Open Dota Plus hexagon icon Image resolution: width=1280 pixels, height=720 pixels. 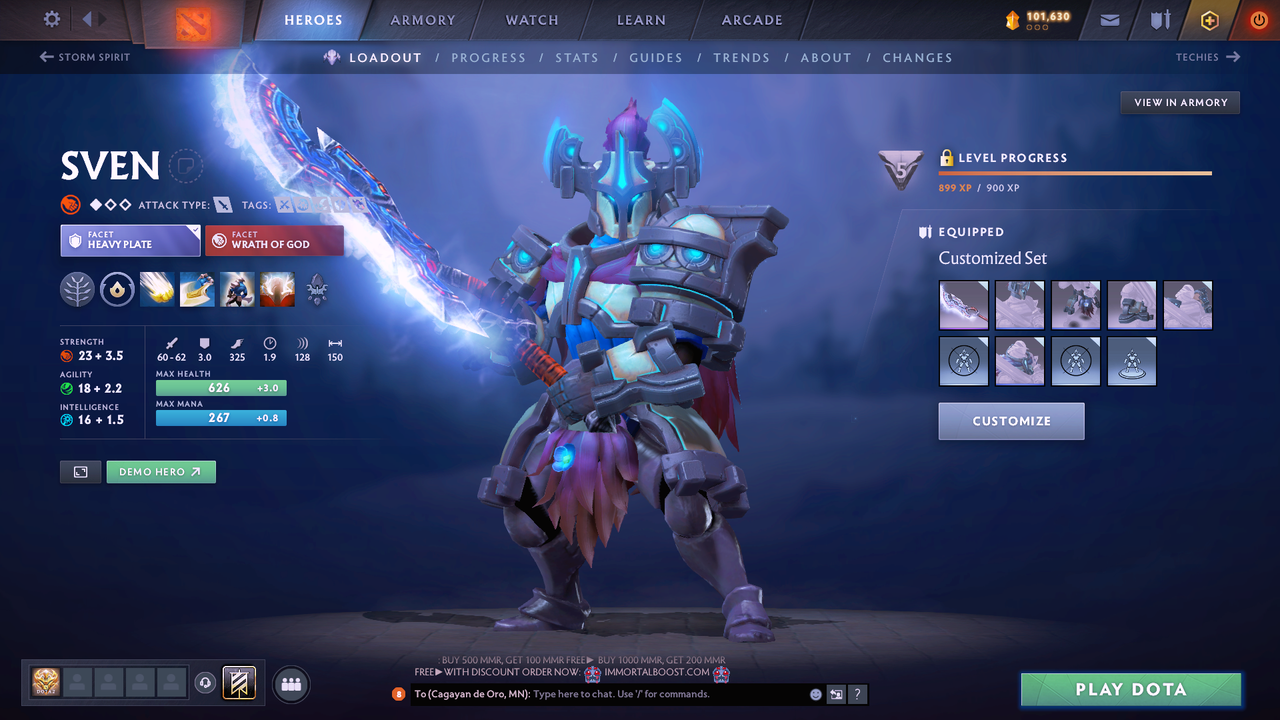1209,19
